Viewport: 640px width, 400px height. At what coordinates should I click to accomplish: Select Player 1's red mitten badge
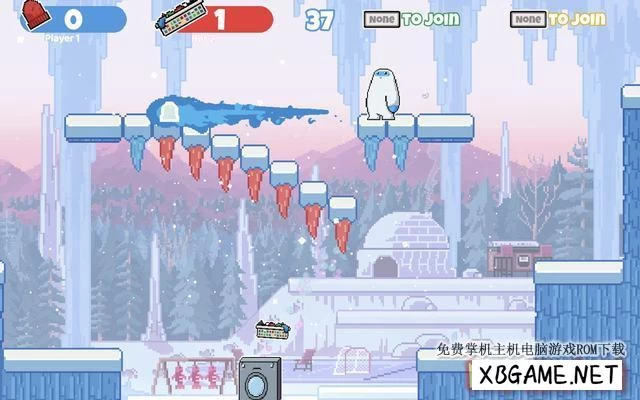33,16
